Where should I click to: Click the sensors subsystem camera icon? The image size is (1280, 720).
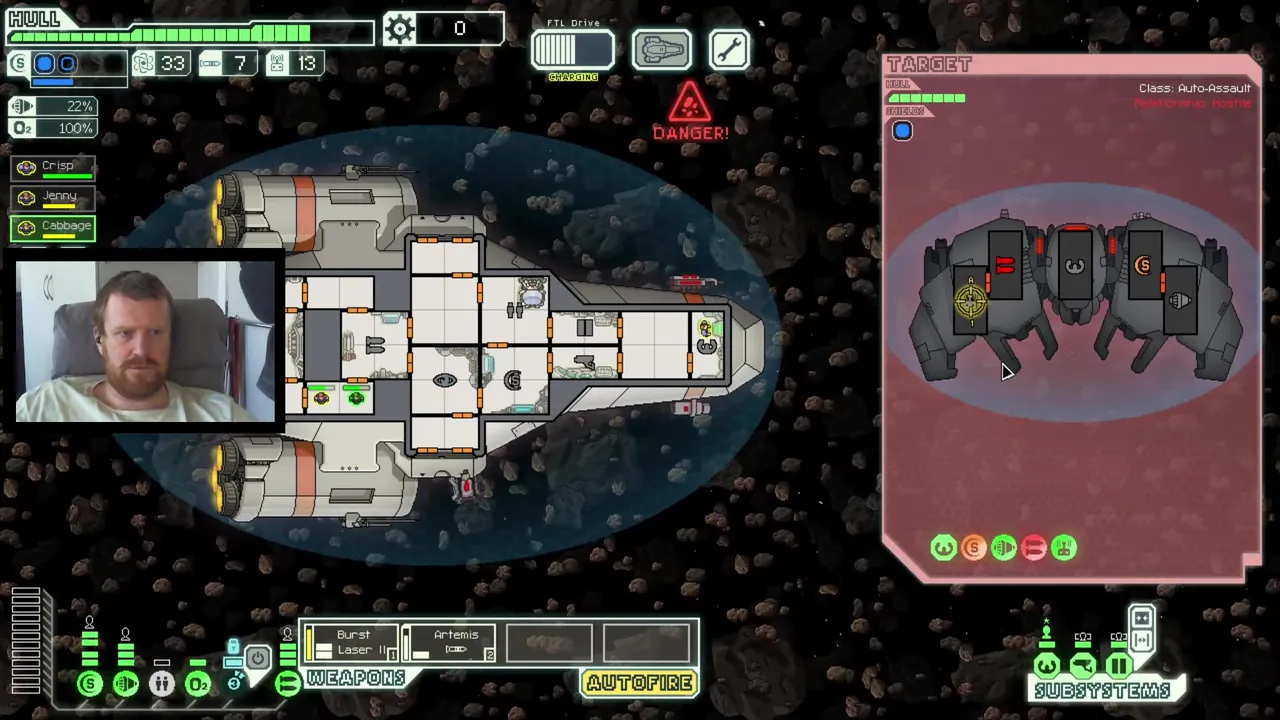point(1083,666)
